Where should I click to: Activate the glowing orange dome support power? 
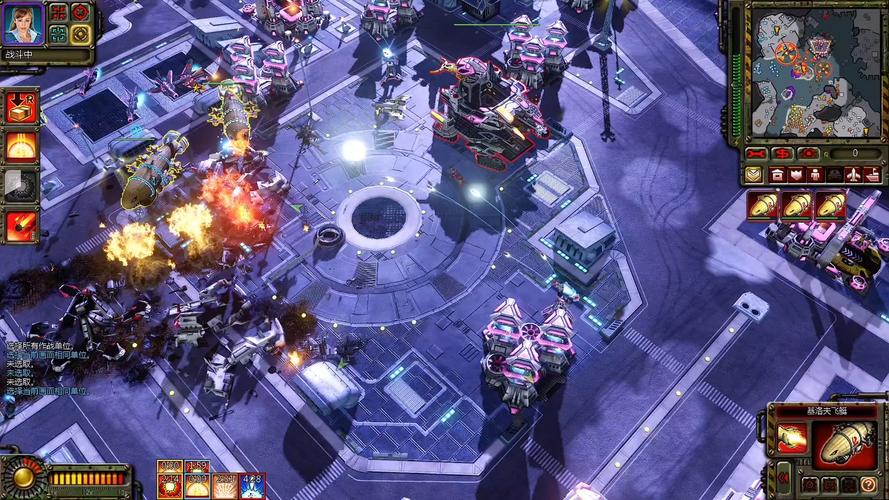click(21, 146)
